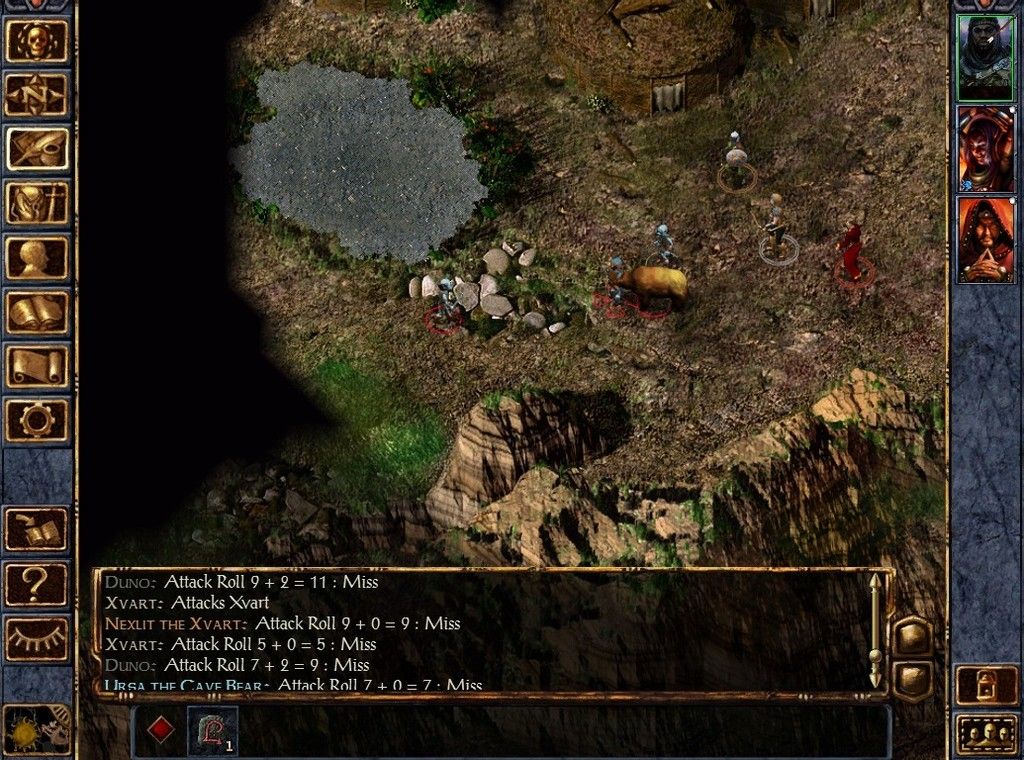The width and height of the screenshot is (1024, 760).
Task: Click the red diamond button on action bar
Action: (x=159, y=730)
